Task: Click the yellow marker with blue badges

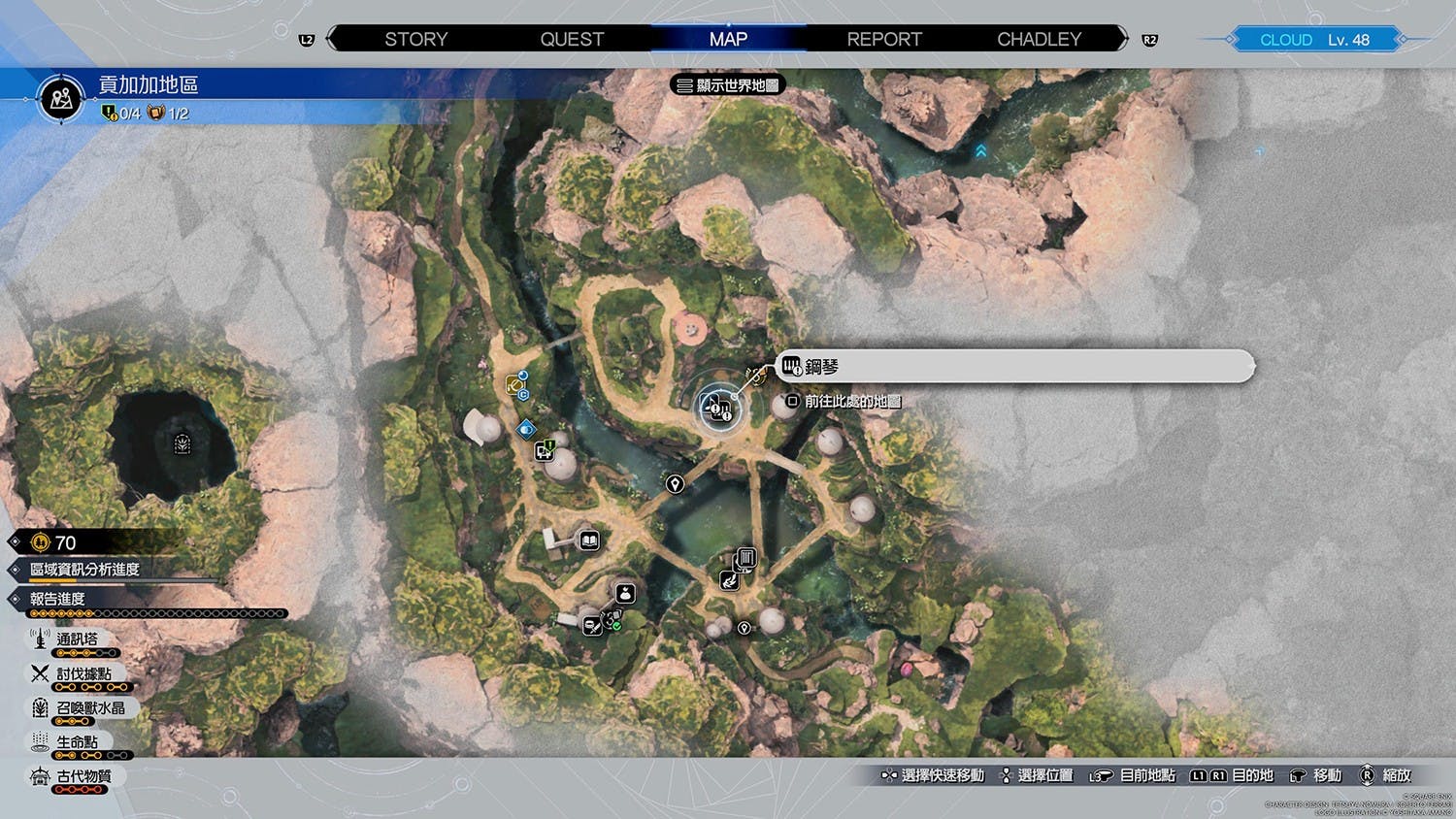Action: coord(515,385)
